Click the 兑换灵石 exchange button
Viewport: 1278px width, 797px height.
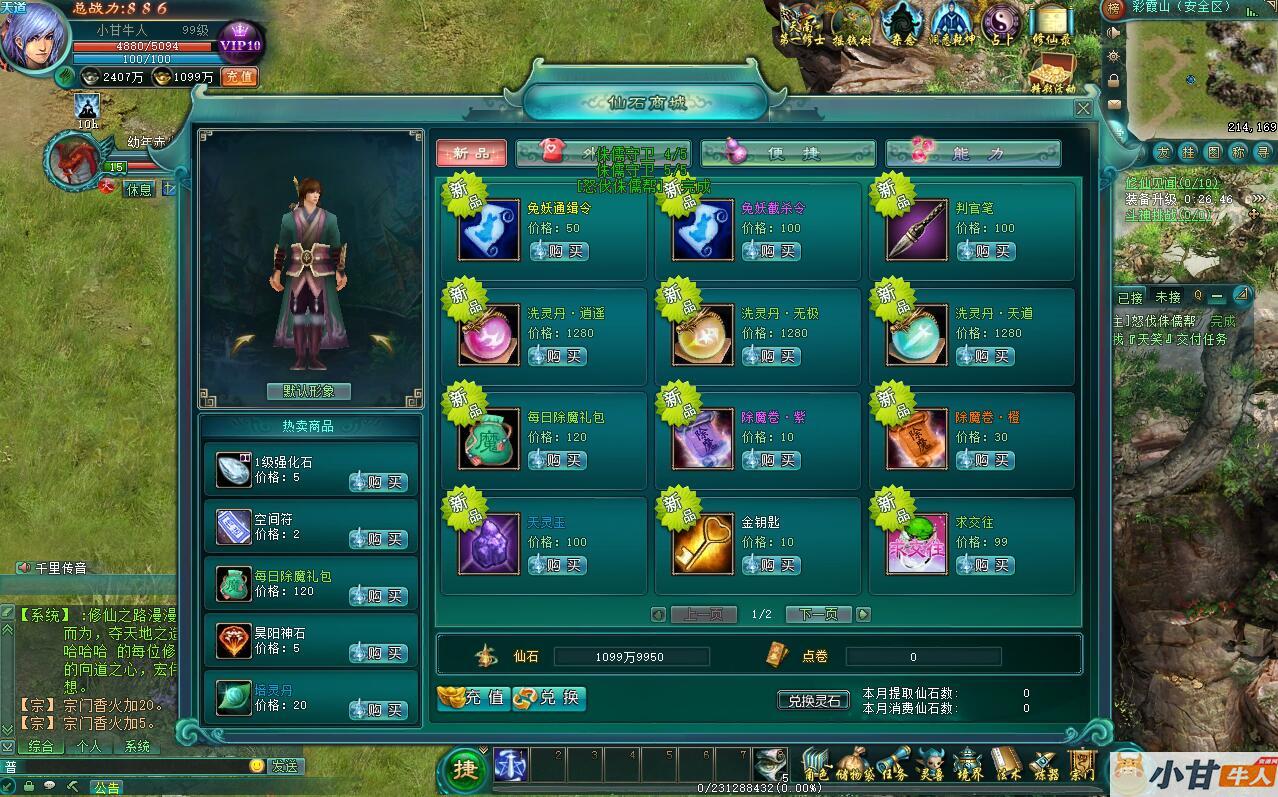click(x=813, y=700)
